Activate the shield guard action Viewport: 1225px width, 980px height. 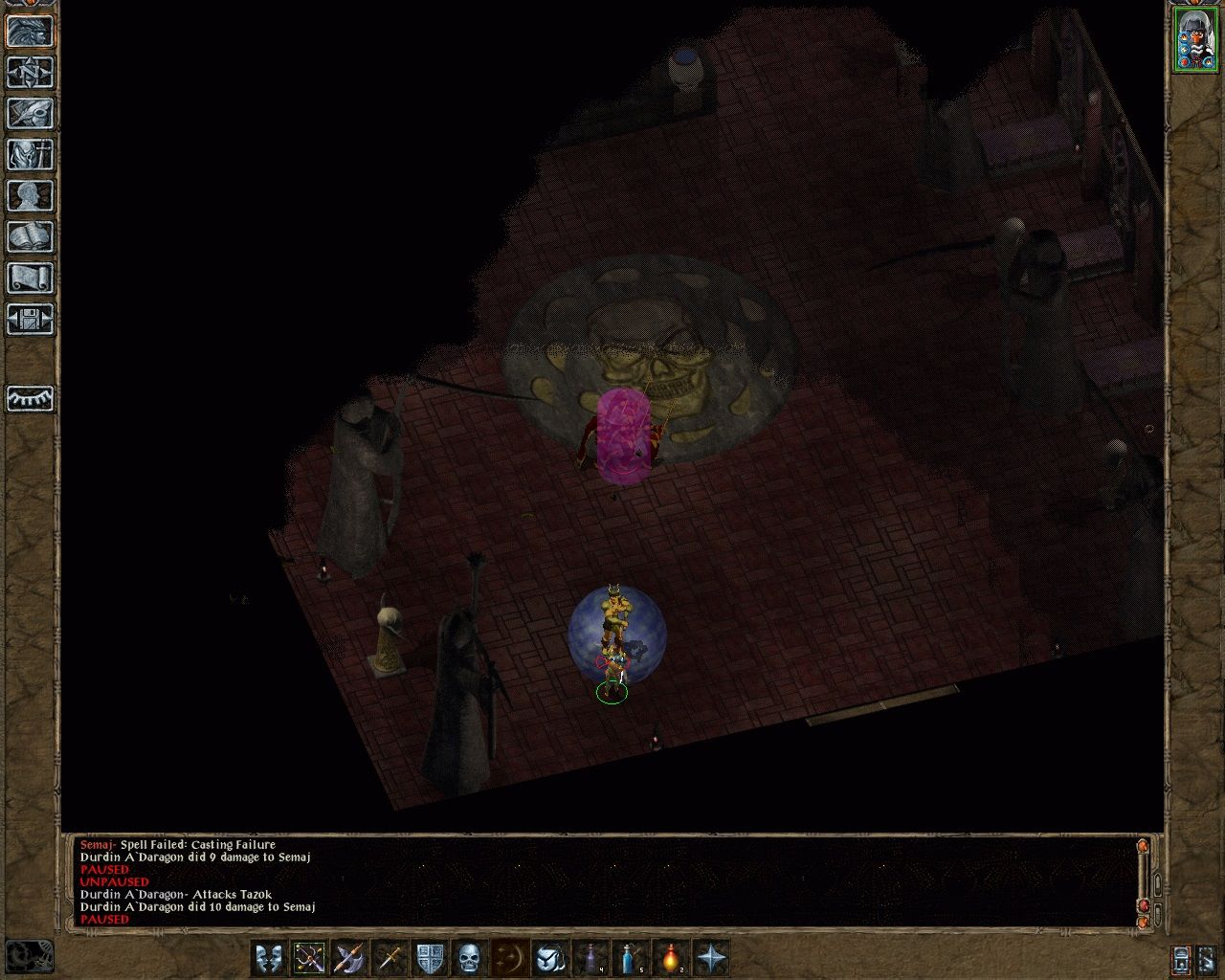430,957
